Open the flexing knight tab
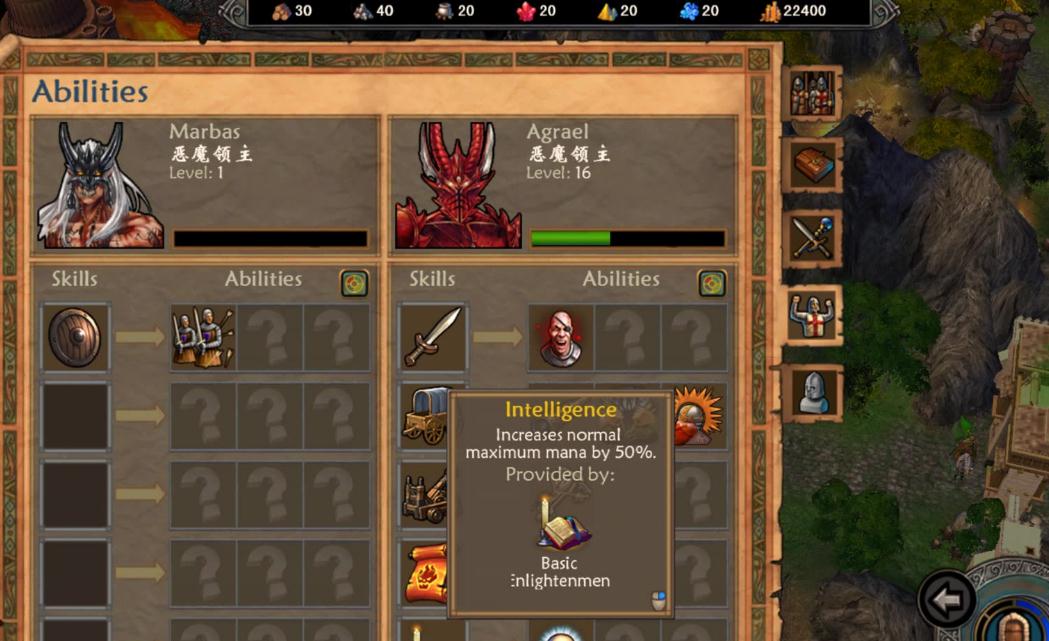 click(812, 316)
